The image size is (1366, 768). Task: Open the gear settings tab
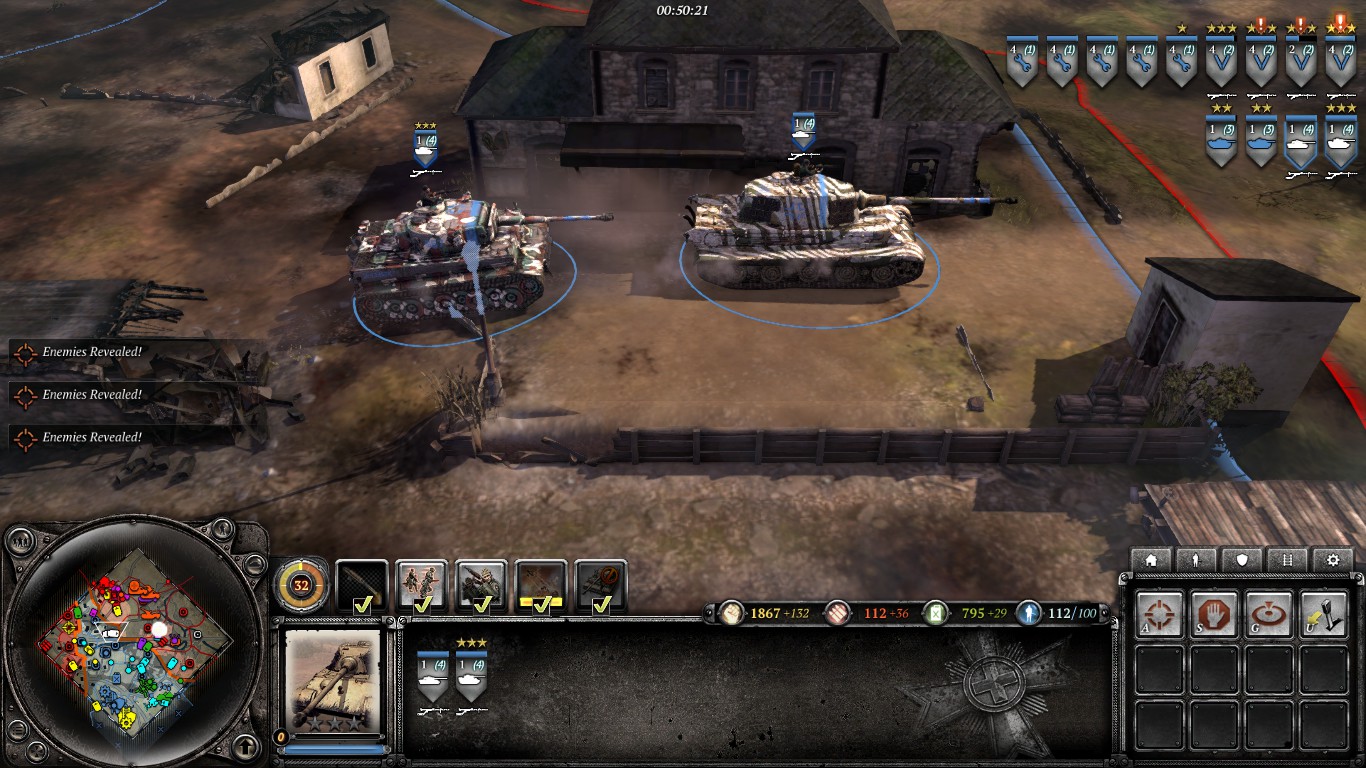pyautogui.click(x=1332, y=560)
